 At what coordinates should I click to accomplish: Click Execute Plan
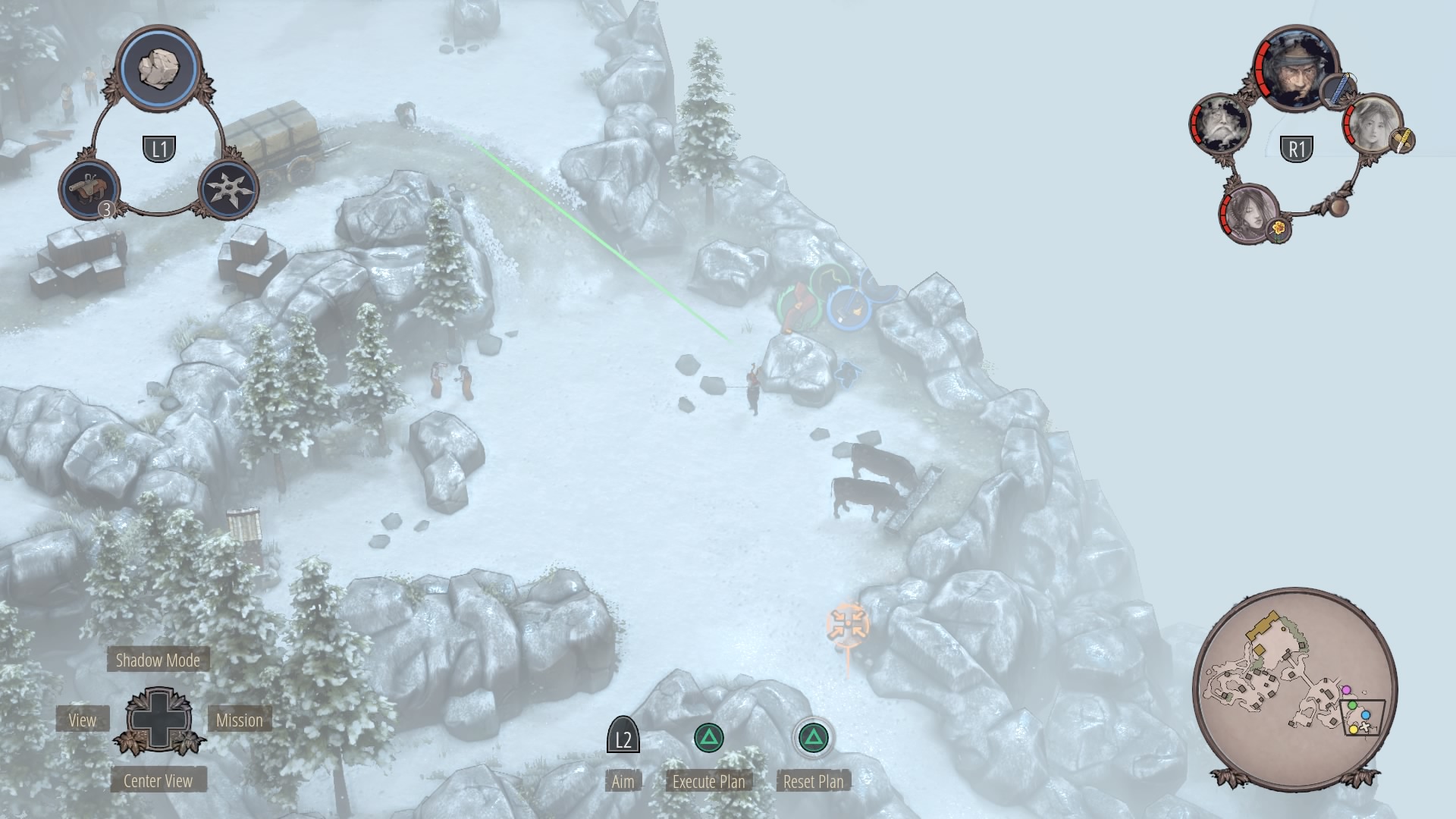coord(709,781)
